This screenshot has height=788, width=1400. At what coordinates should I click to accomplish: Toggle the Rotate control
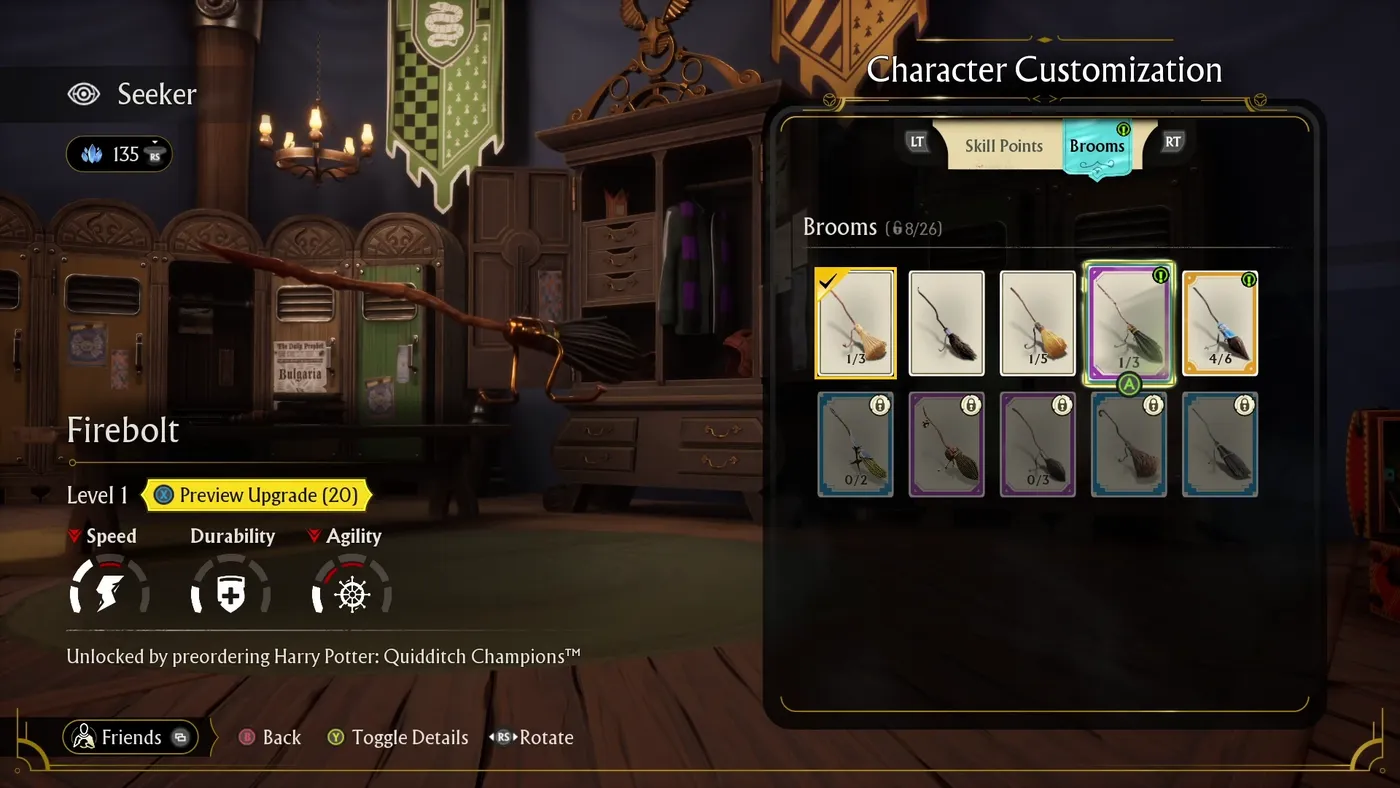tap(504, 737)
